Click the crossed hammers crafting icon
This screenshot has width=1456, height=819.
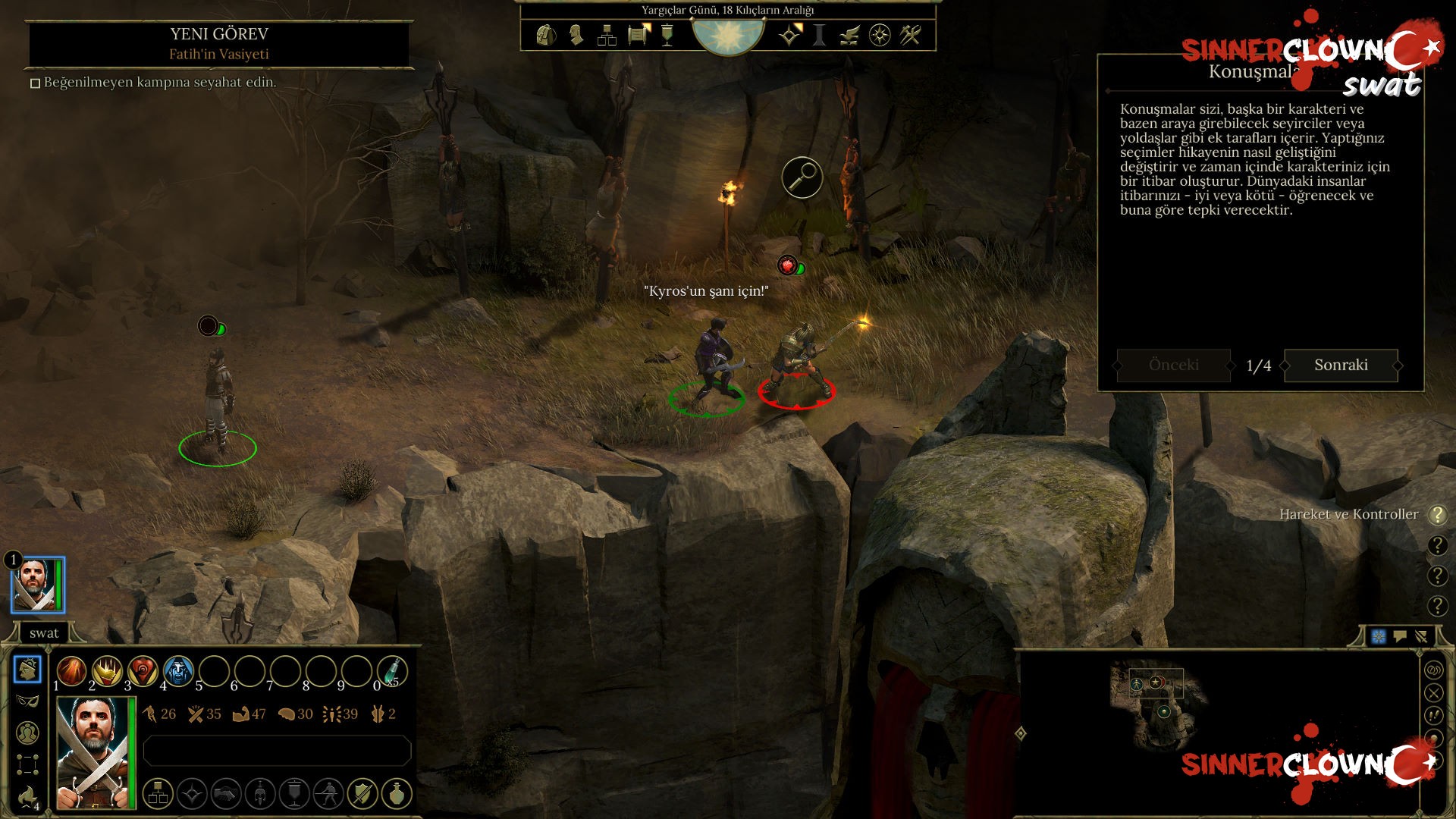click(x=910, y=35)
